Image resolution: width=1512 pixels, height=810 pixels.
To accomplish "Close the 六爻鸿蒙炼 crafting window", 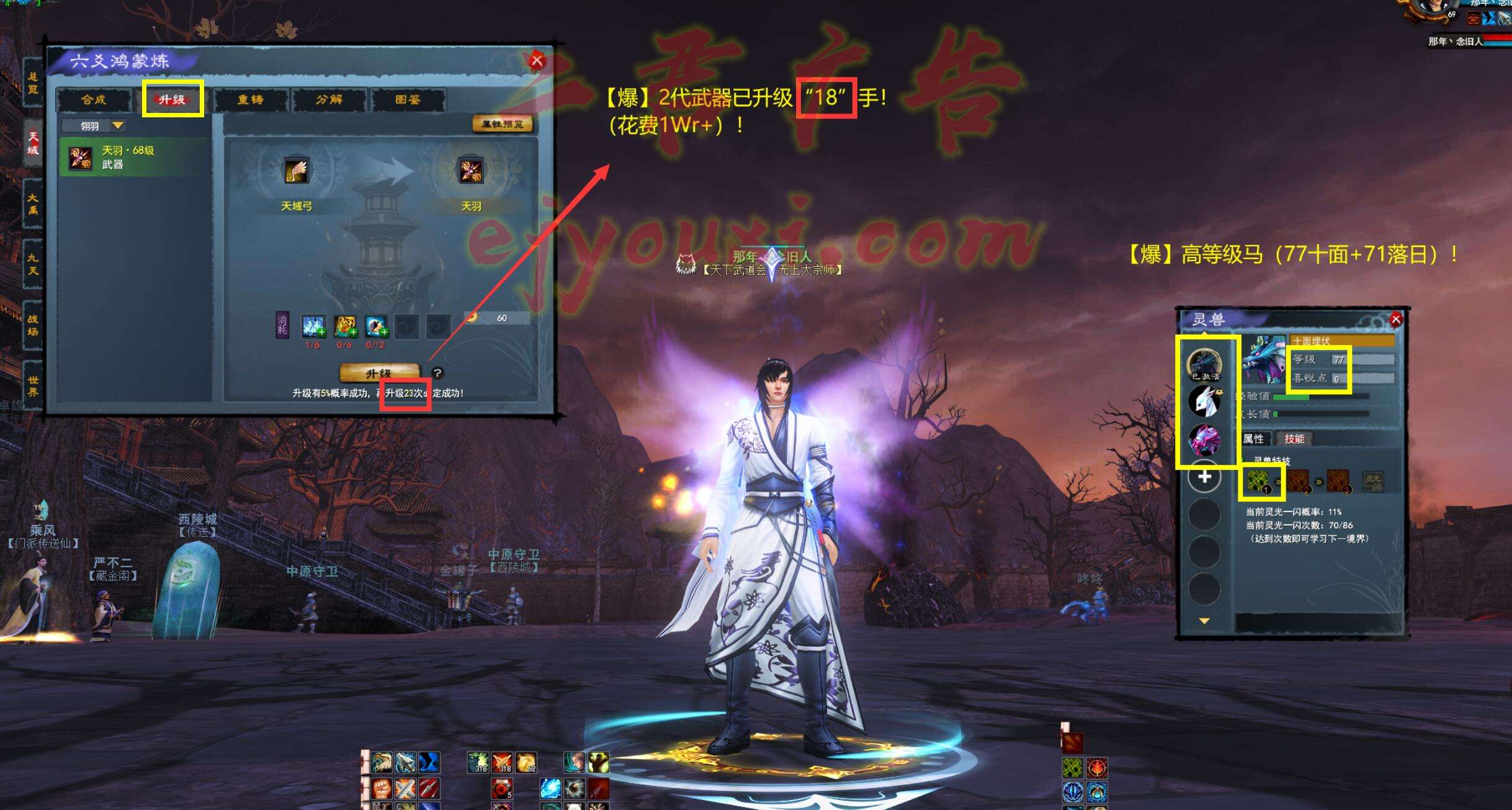I will click(x=537, y=61).
